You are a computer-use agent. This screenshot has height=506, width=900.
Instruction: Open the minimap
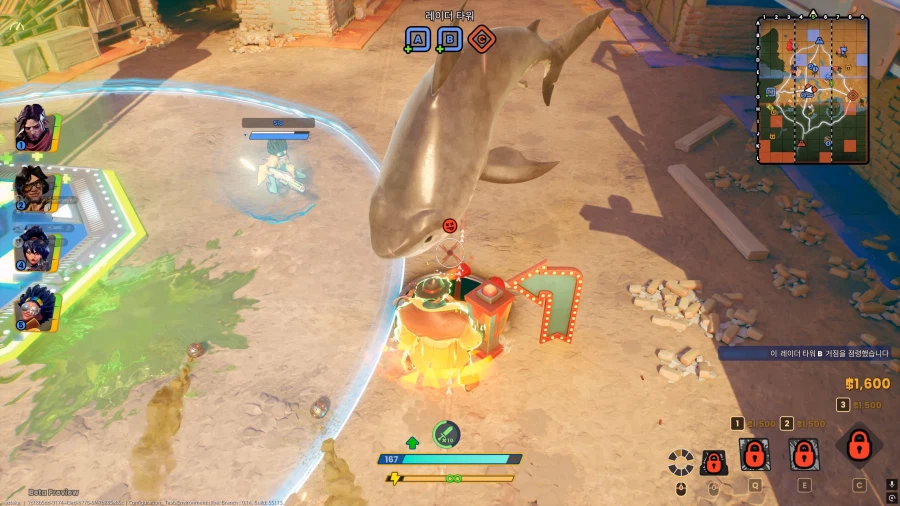[812, 89]
